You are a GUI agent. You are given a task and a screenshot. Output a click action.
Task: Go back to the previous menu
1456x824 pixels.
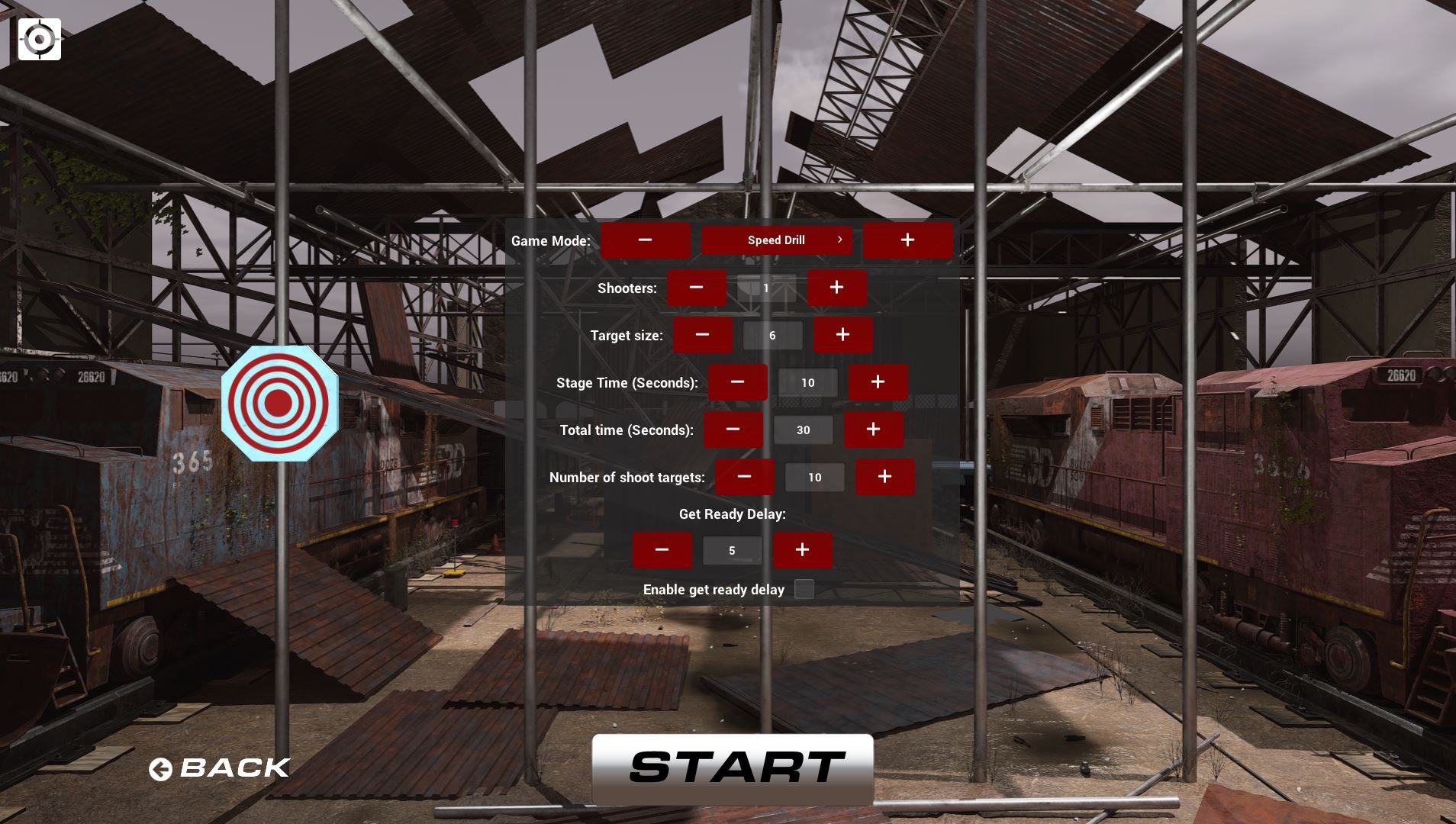[x=220, y=768]
